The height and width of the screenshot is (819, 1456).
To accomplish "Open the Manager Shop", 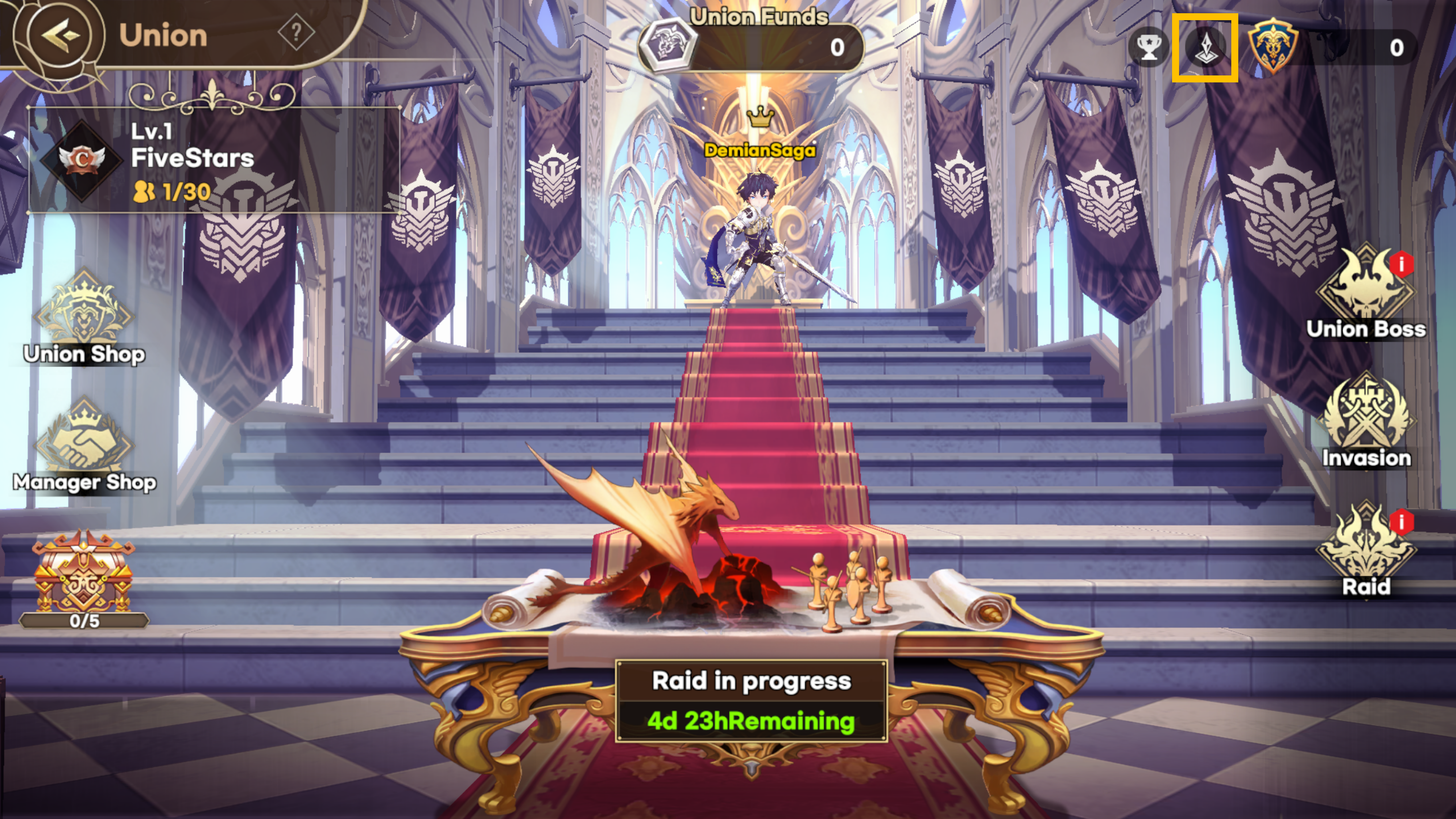I will click(x=84, y=446).
